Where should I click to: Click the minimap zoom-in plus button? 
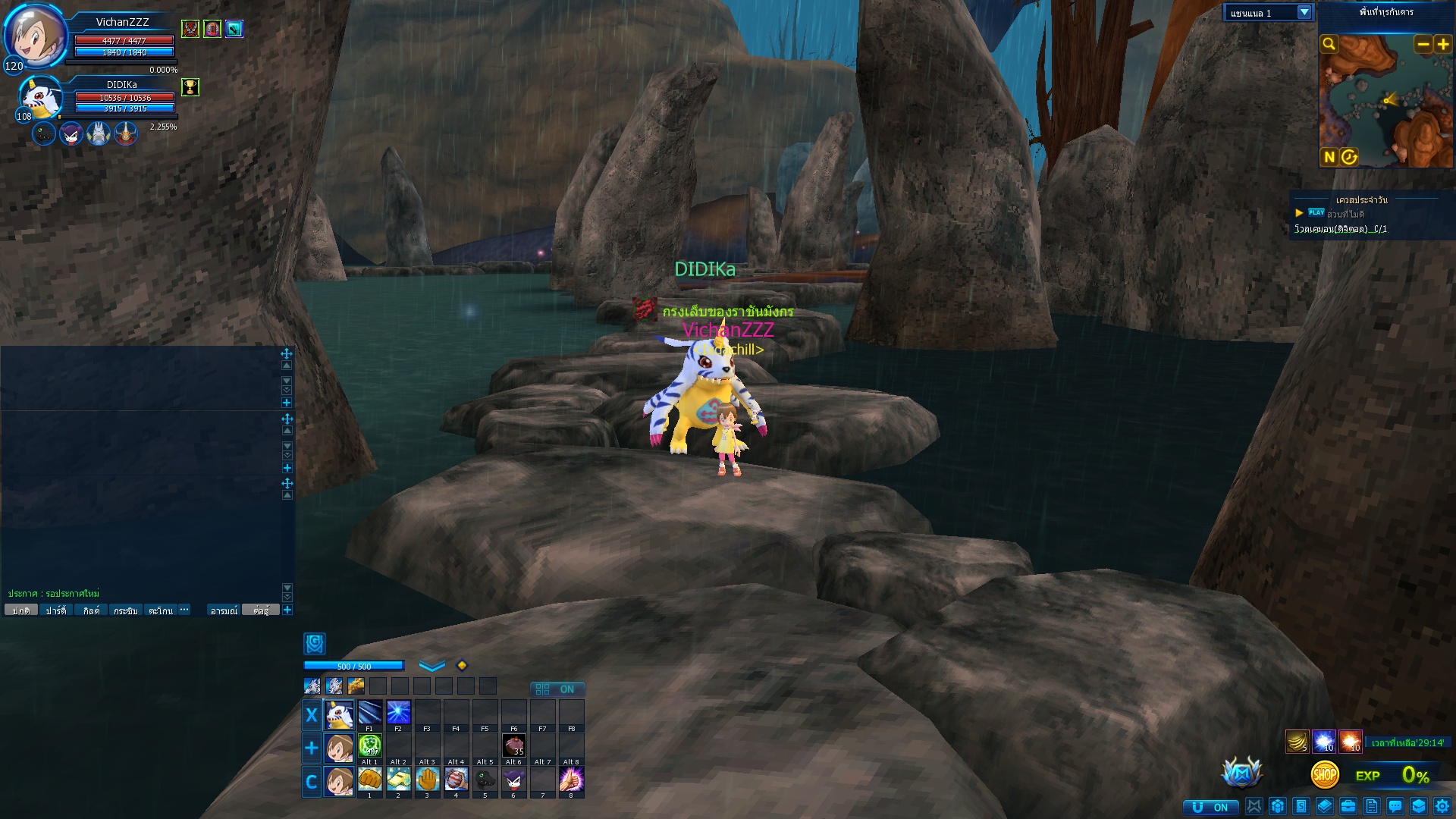pyautogui.click(x=1442, y=44)
